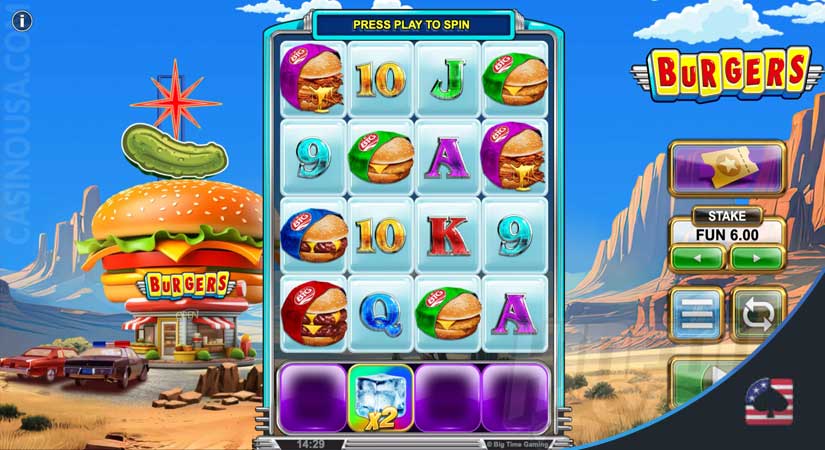Activate the autoplay loop arrows button

click(759, 314)
